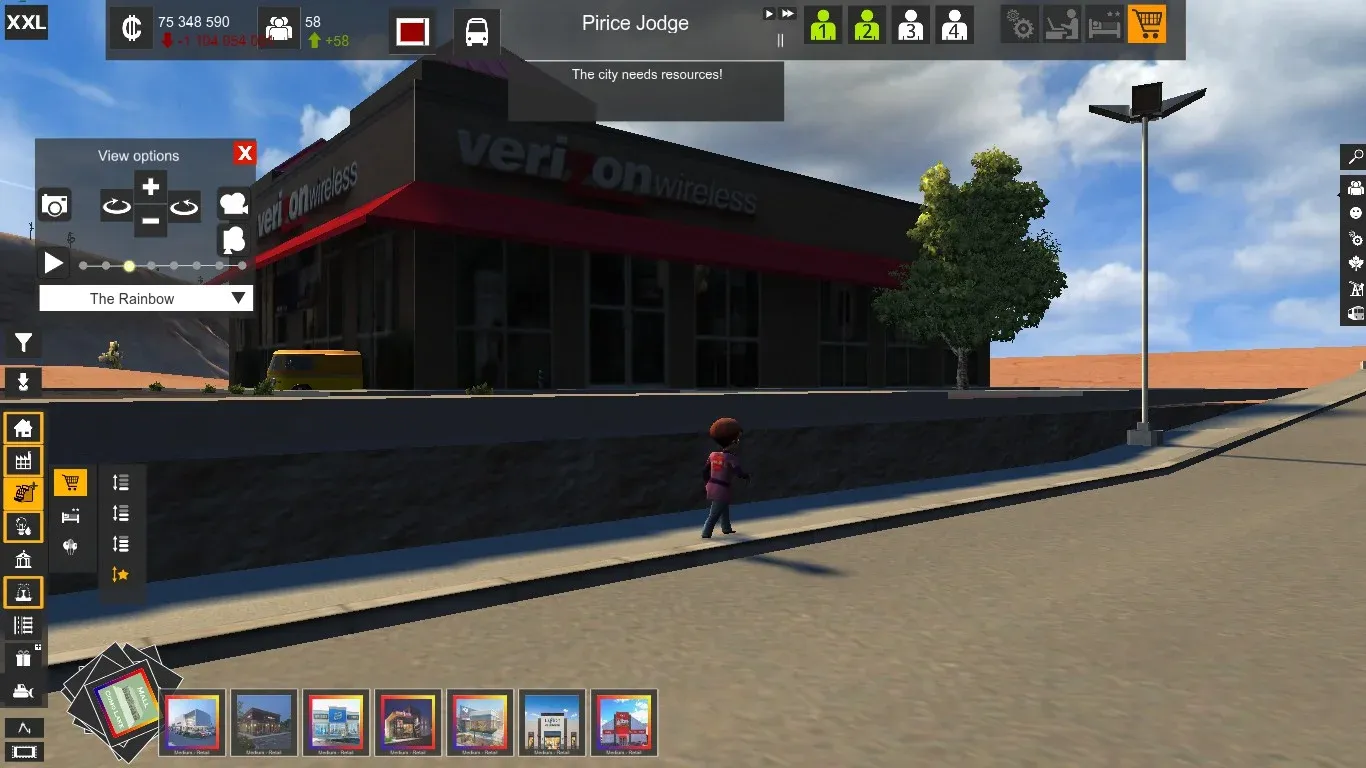Select the factory industry category
The image size is (1366, 768).
(23, 461)
